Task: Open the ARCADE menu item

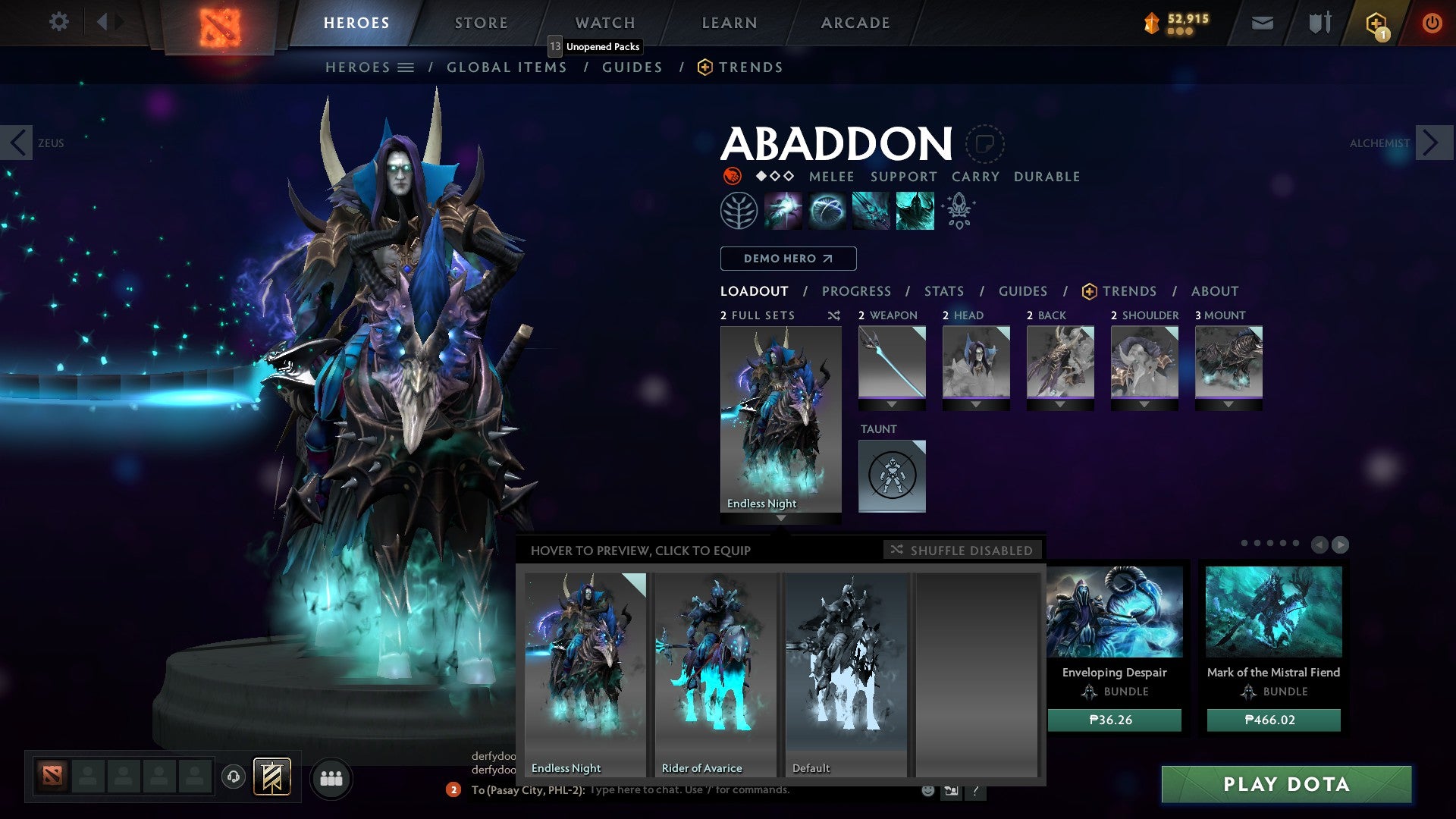Action: tap(855, 22)
